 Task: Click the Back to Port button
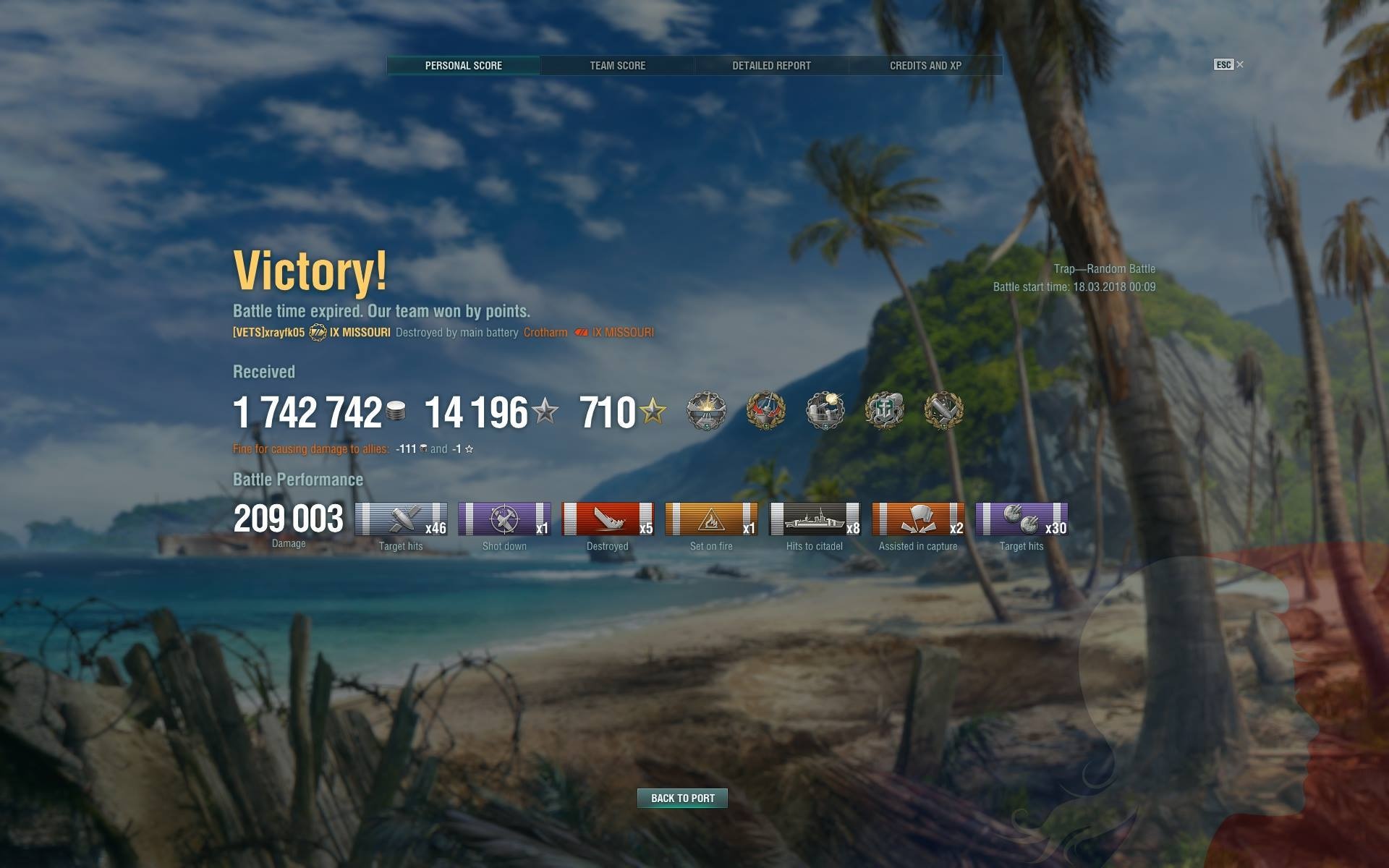tap(682, 798)
